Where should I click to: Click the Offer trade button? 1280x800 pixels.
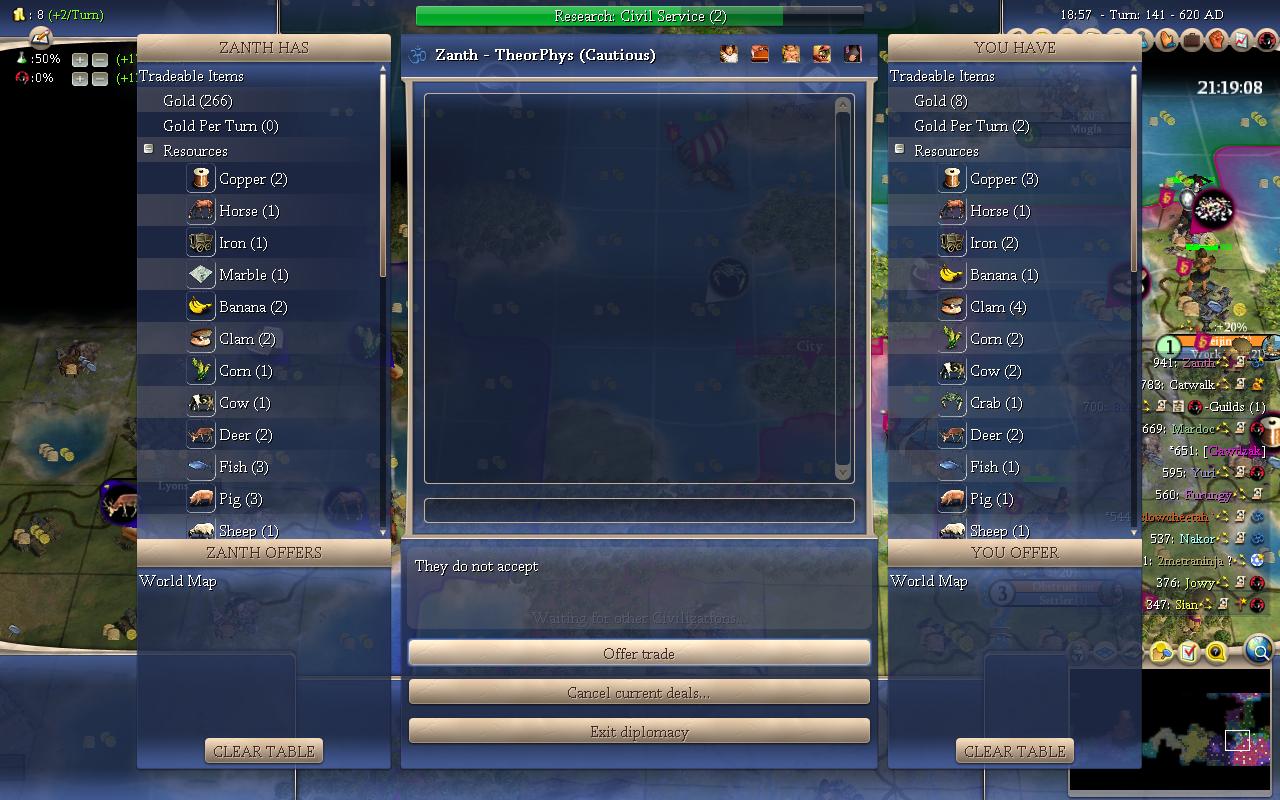639,654
